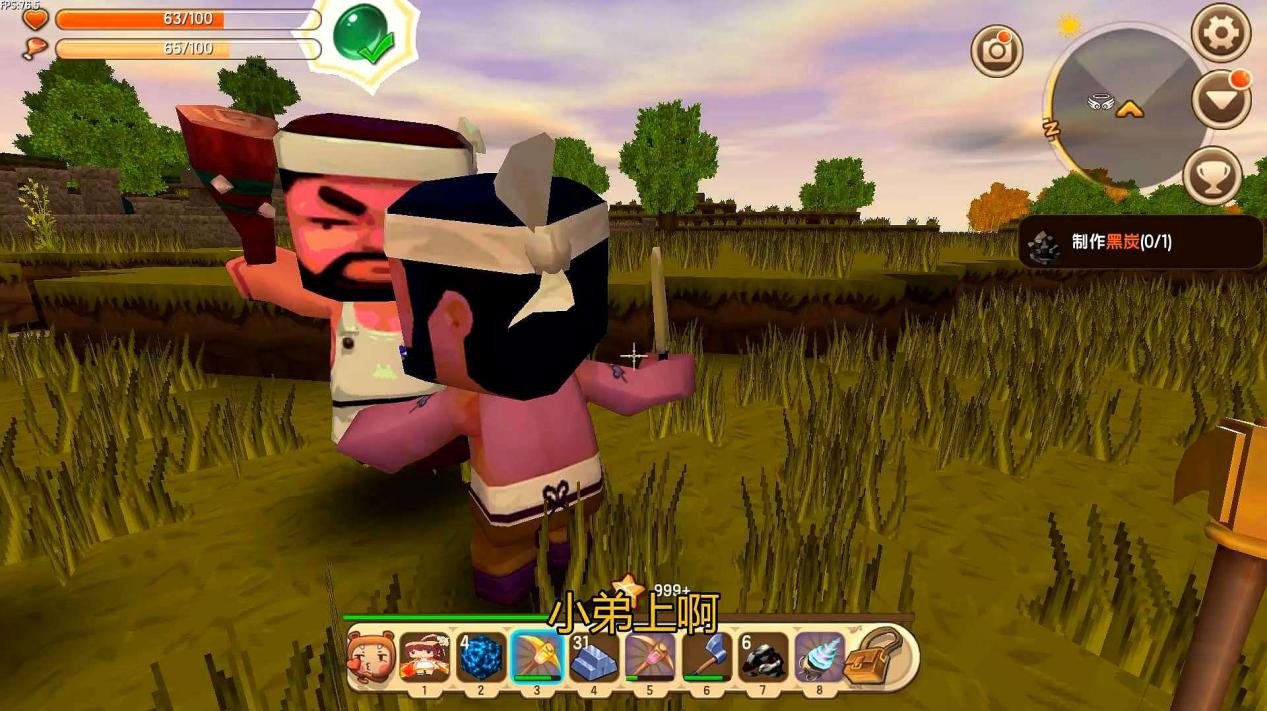1267x711 pixels.
Task: Select the pink-headed pickaxe in slot 5
Action: pyautogui.click(x=650, y=657)
